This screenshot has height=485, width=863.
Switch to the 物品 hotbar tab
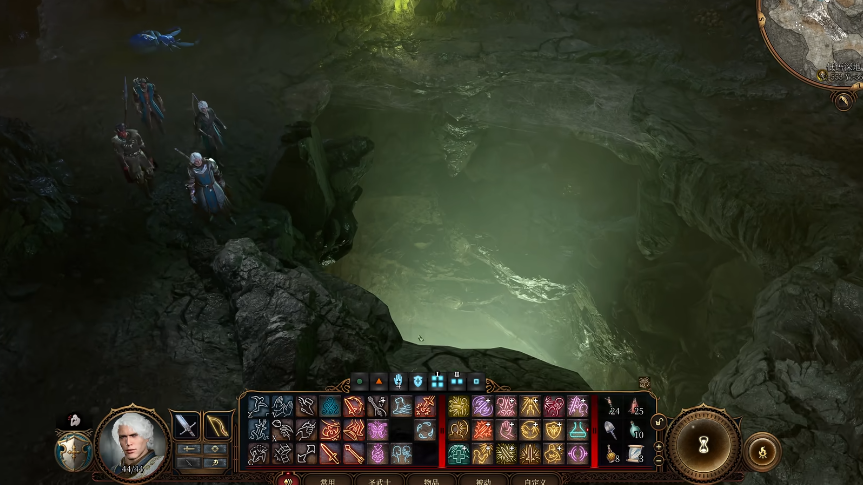pyautogui.click(x=430, y=480)
